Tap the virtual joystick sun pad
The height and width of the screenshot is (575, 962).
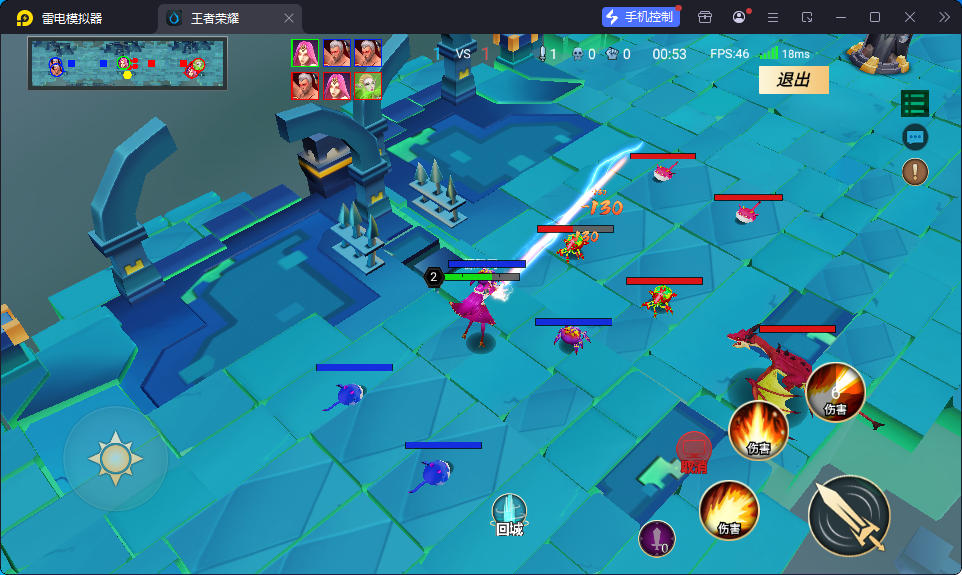(x=116, y=459)
